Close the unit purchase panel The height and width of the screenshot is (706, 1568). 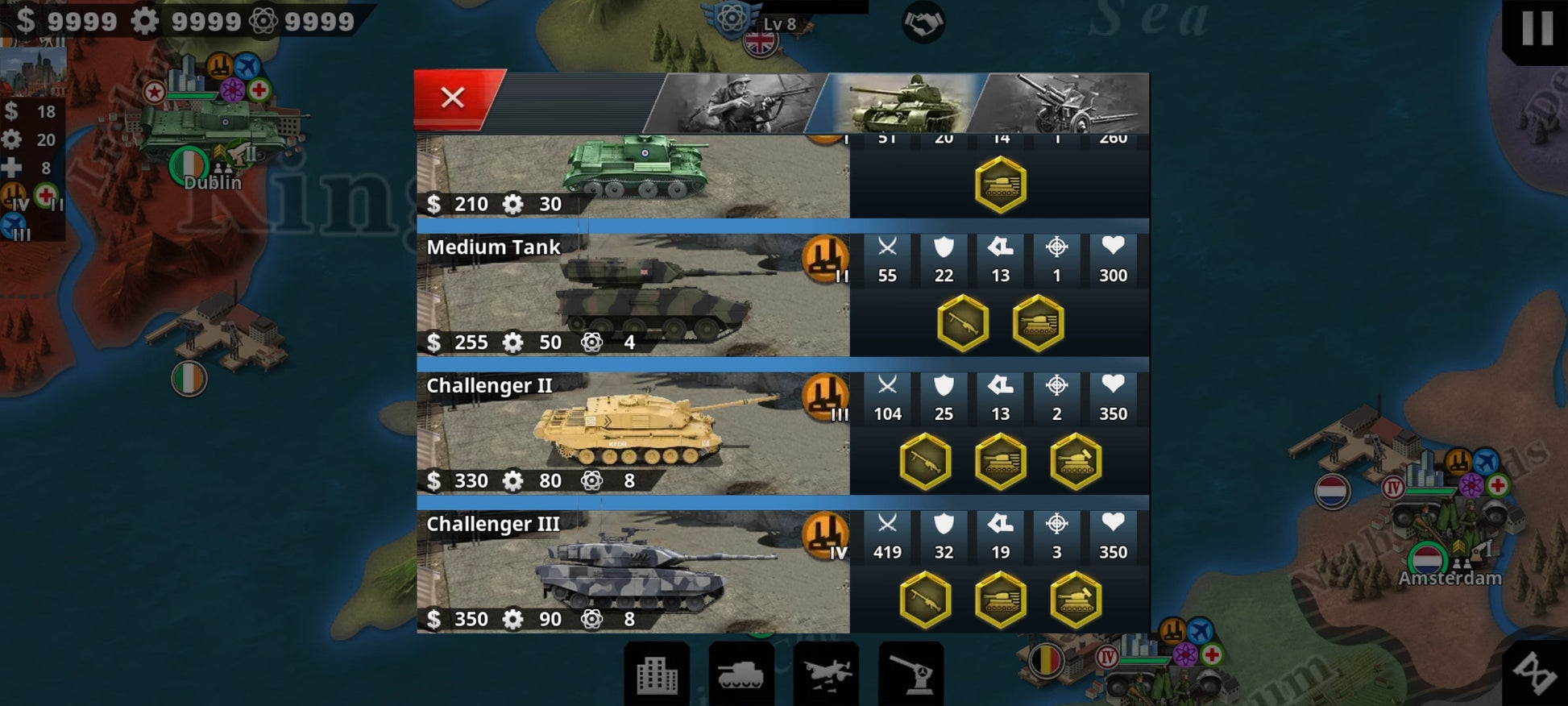453,98
